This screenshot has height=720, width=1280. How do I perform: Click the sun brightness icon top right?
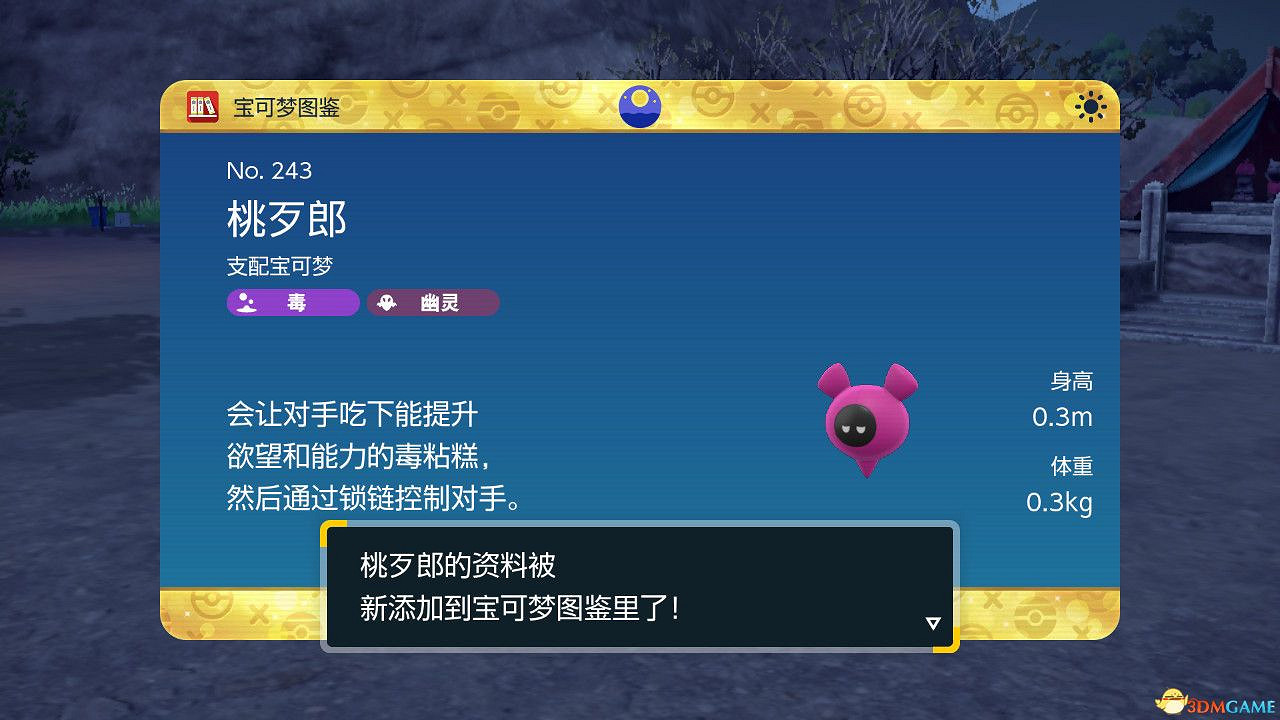(1089, 106)
